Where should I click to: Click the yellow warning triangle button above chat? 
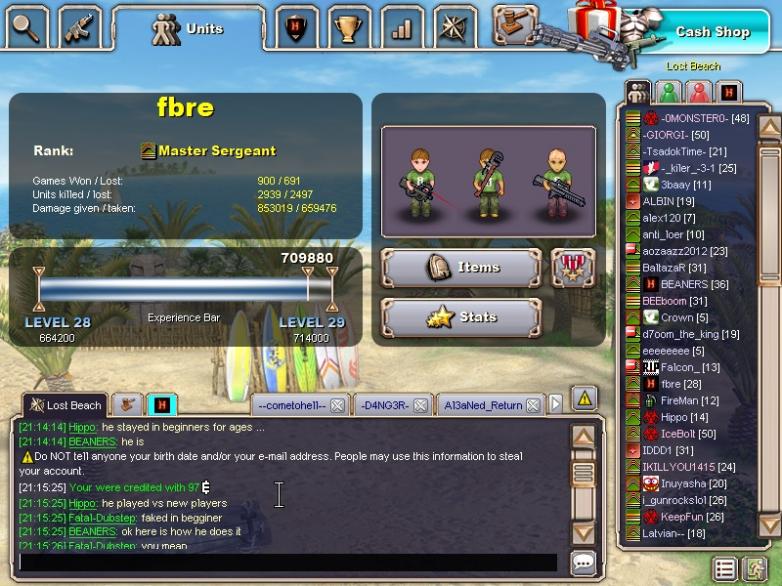coord(584,398)
